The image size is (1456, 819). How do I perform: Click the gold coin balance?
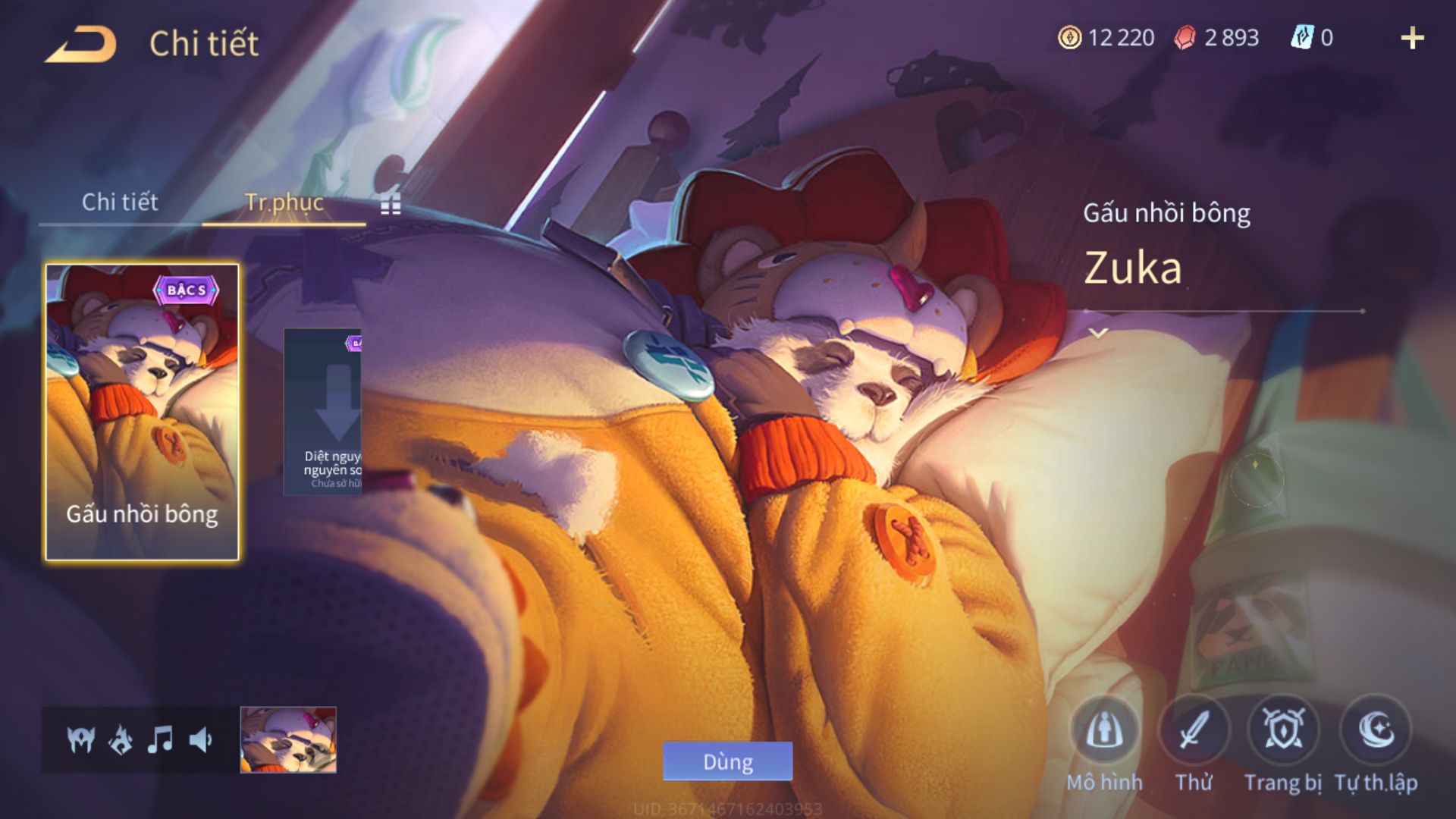tap(1106, 38)
